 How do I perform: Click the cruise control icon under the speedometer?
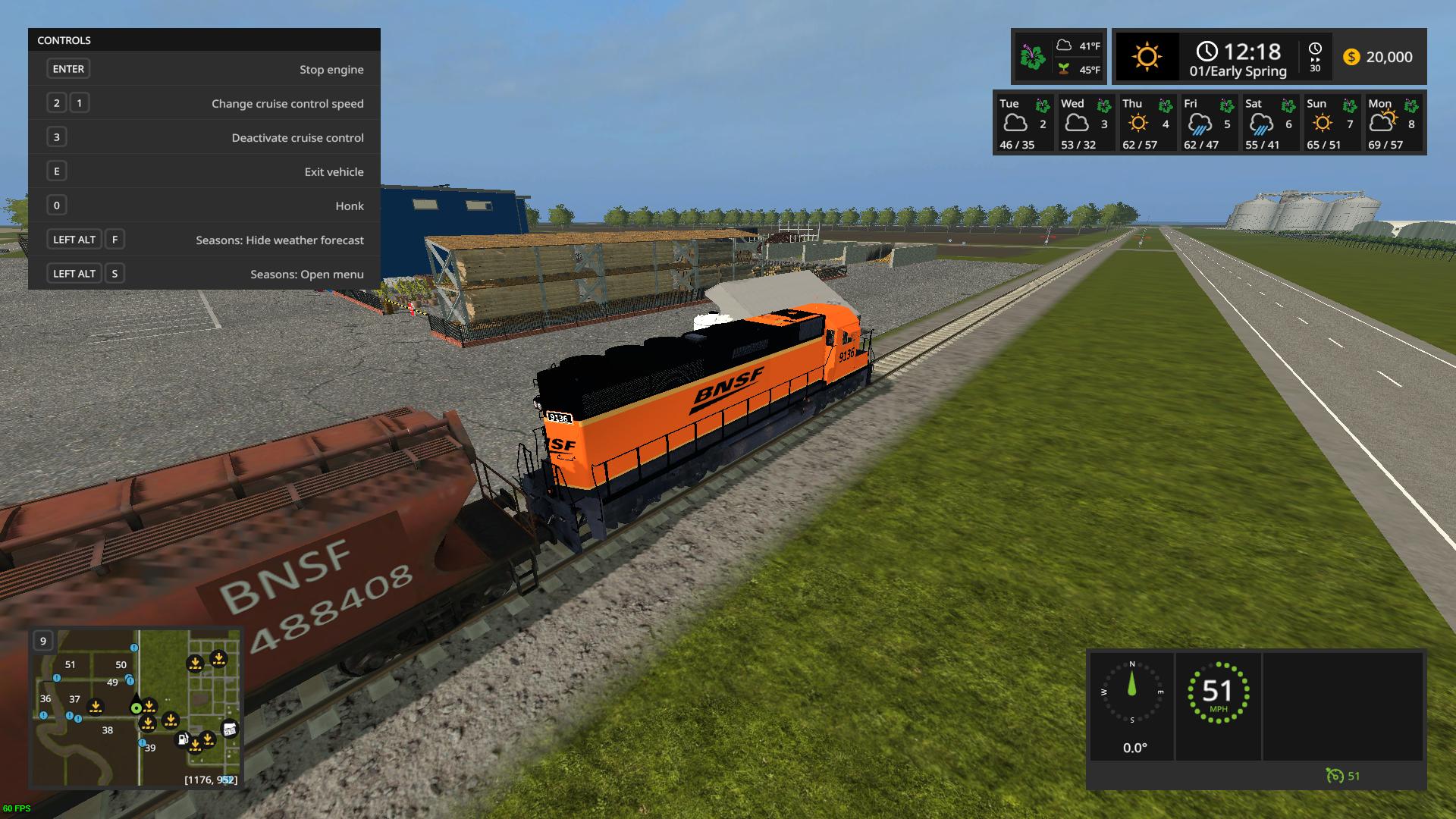(x=1335, y=776)
